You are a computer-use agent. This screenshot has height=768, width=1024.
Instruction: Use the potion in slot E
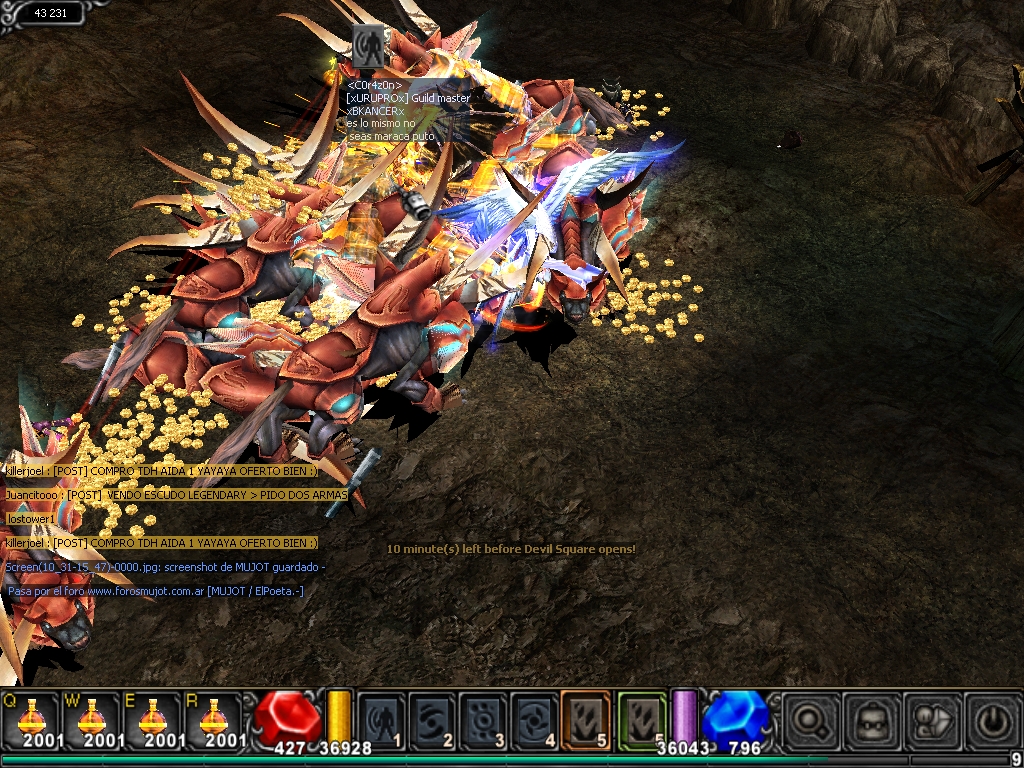[152, 718]
